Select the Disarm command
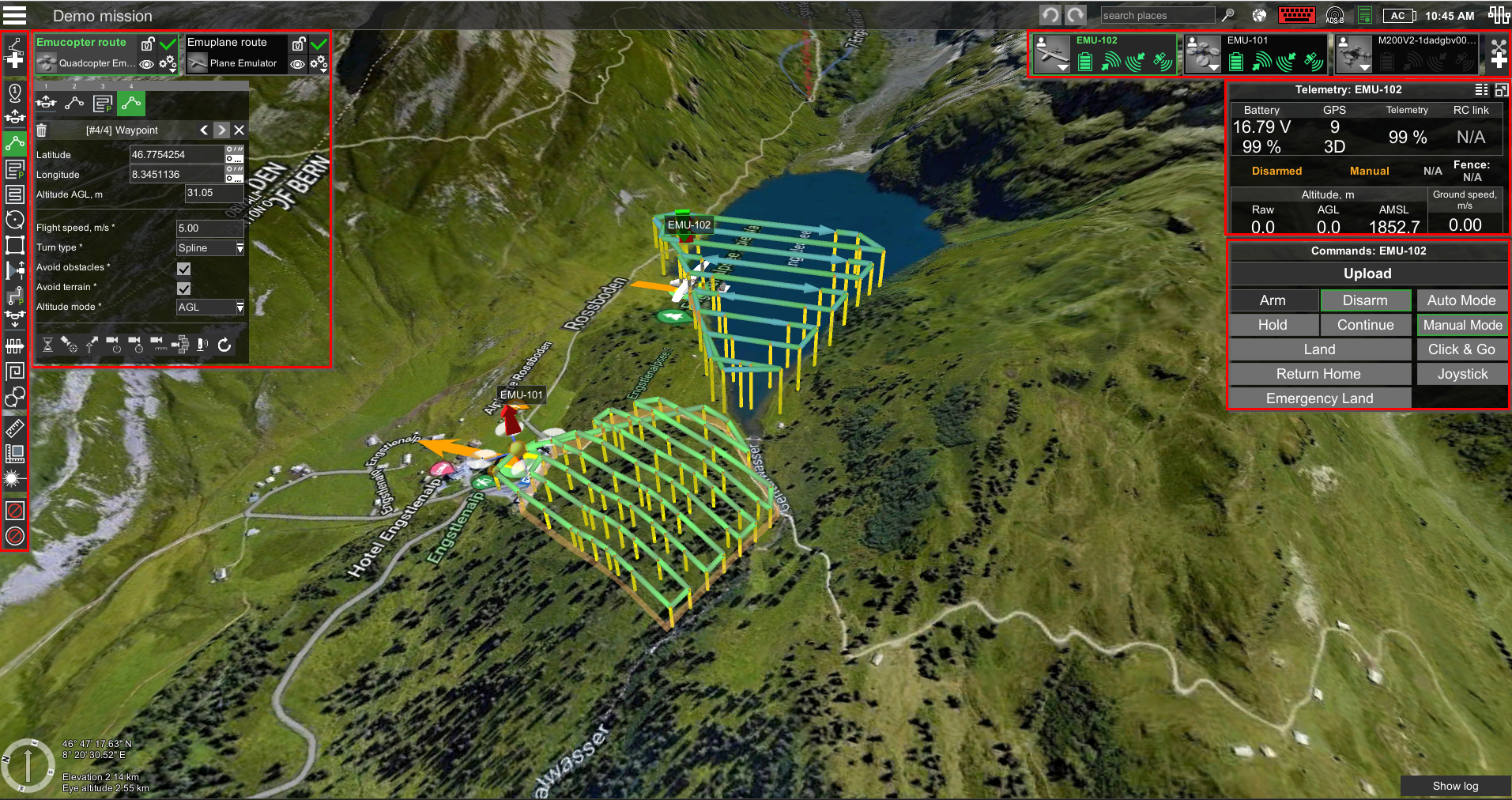Image resolution: width=1512 pixels, height=800 pixels. click(1365, 300)
